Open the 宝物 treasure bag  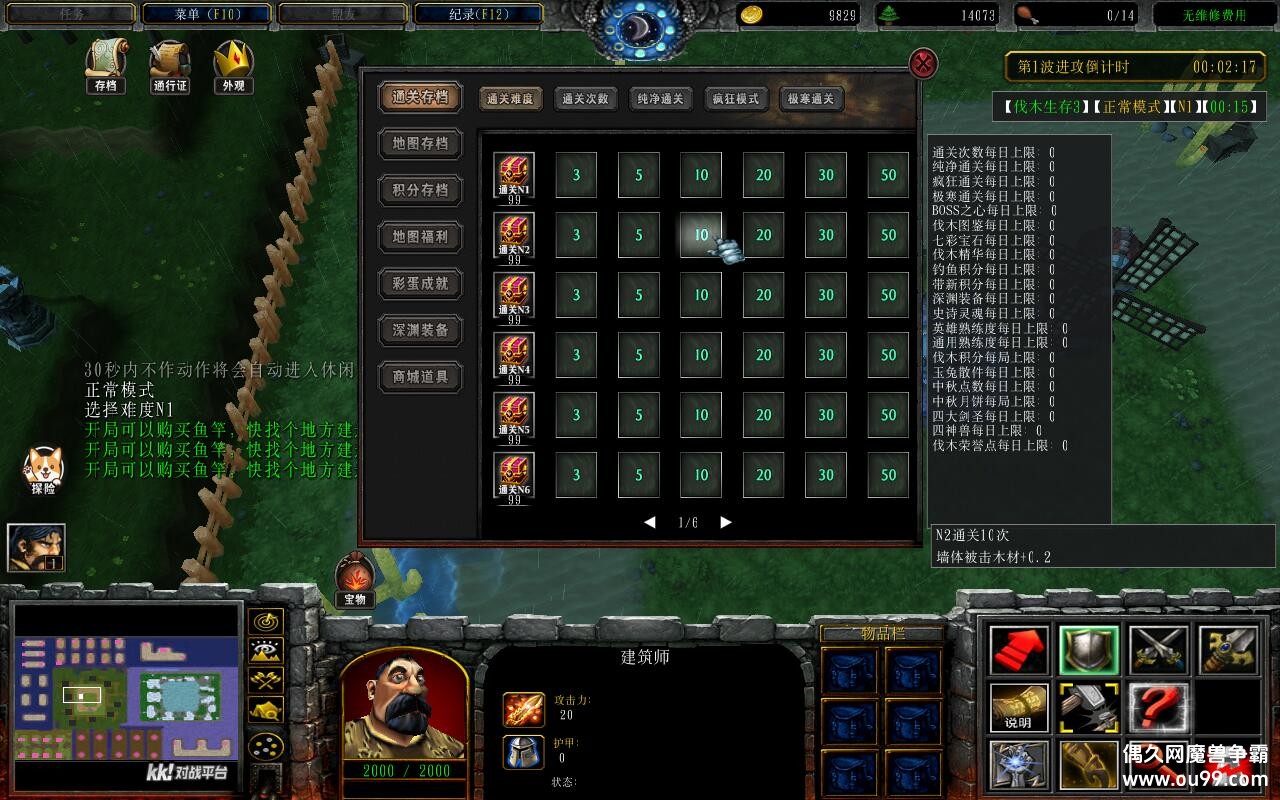point(354,580)
